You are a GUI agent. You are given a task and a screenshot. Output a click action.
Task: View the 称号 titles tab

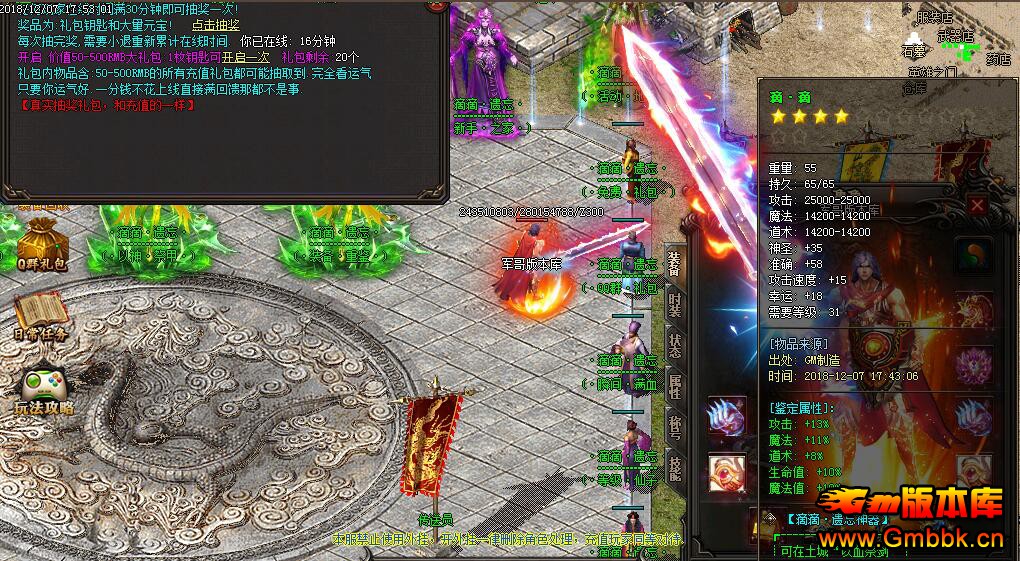(675, 427)
